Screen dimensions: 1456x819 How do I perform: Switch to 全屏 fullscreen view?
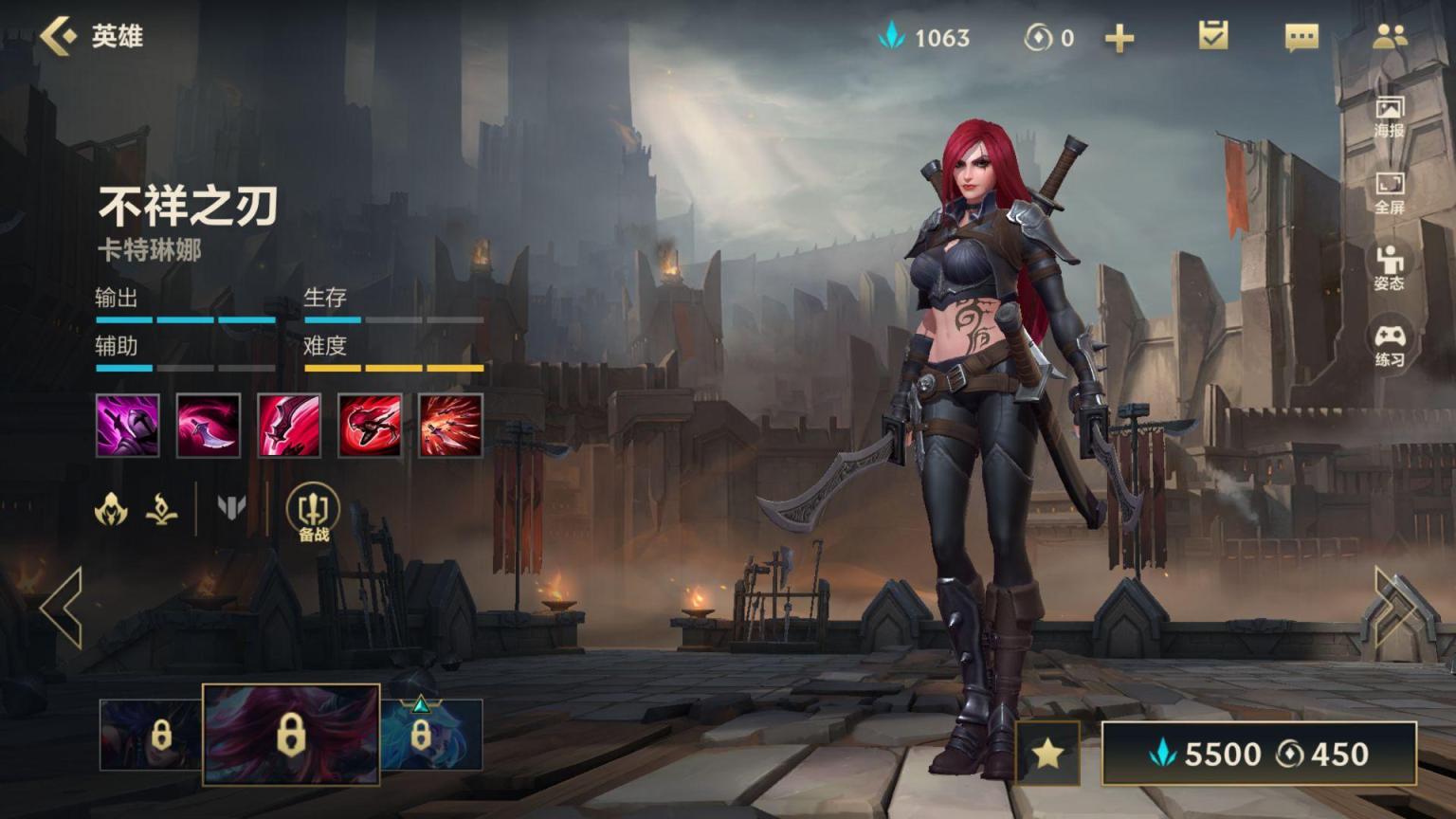[x=1389, y=193]
